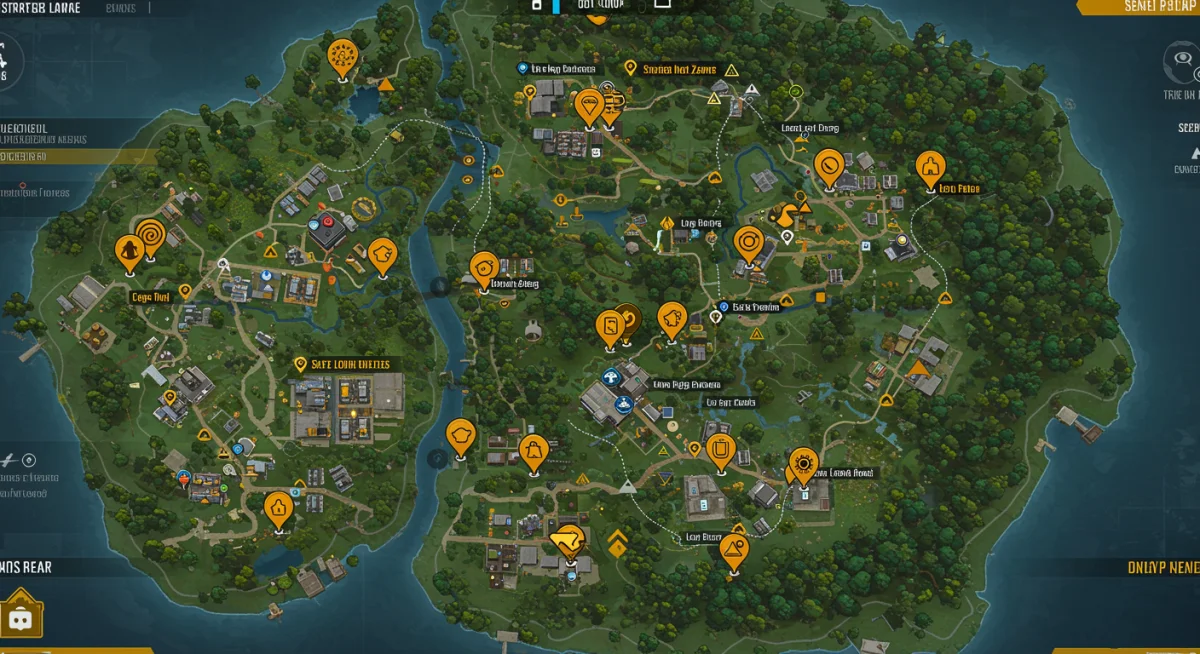Viewport: 1200px width, 654px height.
Task: Click the round emblem at left edge
Action: [6, 62]
